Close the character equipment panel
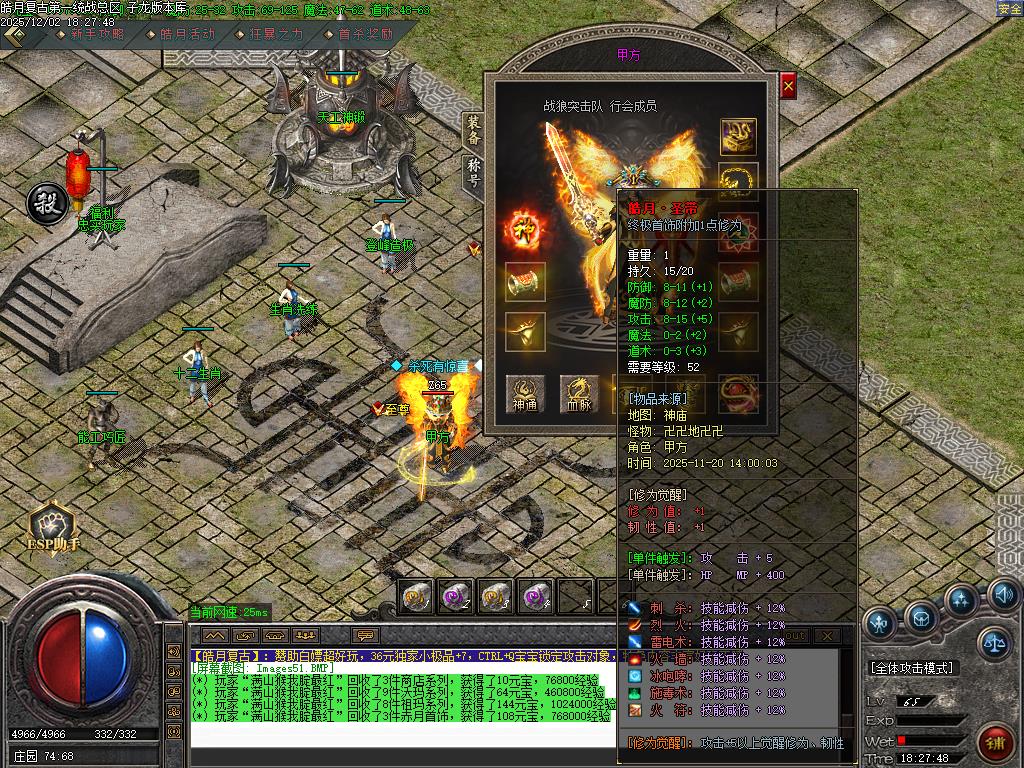Viewport: 1024px width, 768px height. [788, 87]
